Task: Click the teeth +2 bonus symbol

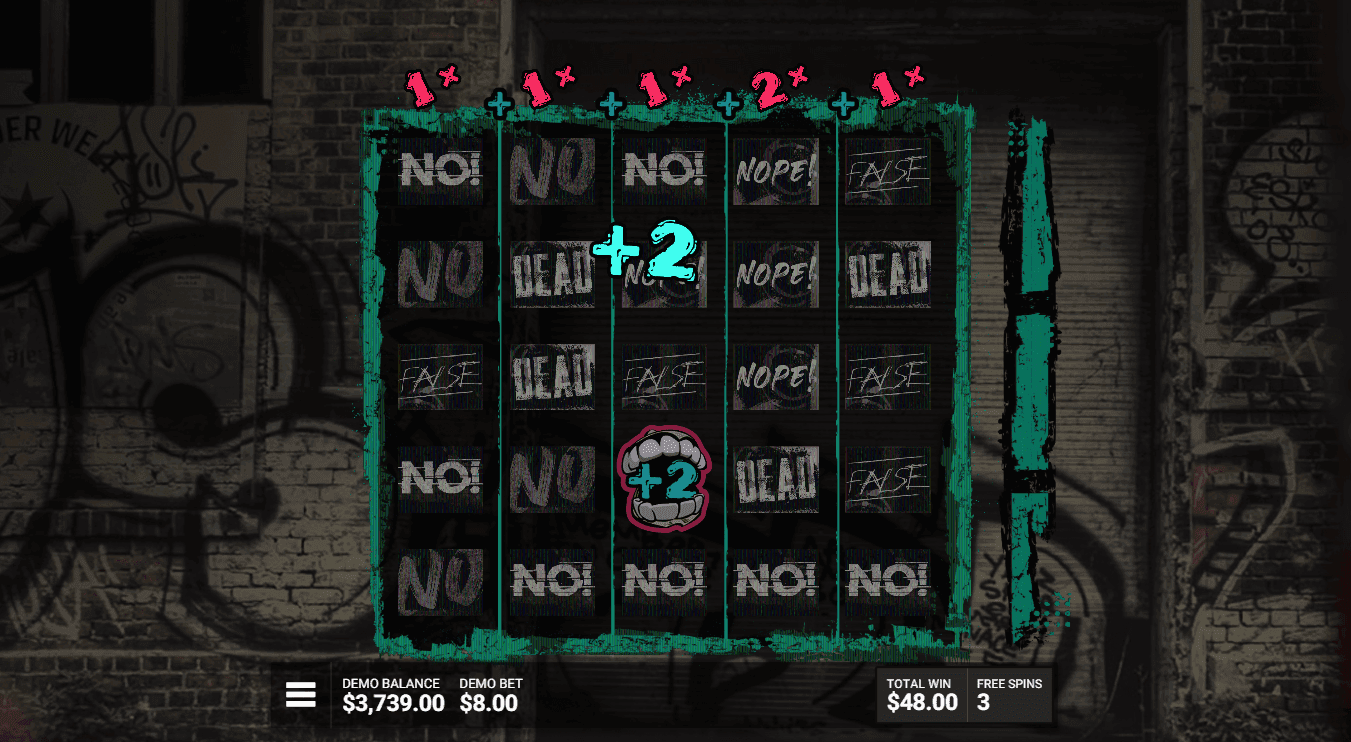Action: [664, 478]
